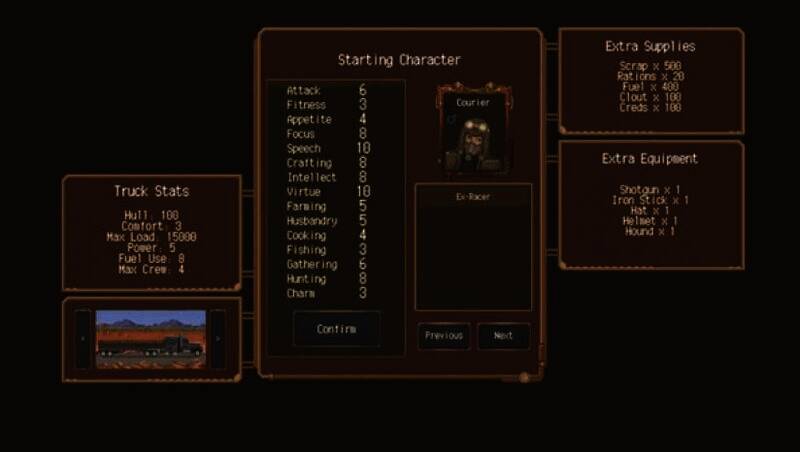800x452 pixels.
Task: Go to the Previous character
Action: [443, 336]
